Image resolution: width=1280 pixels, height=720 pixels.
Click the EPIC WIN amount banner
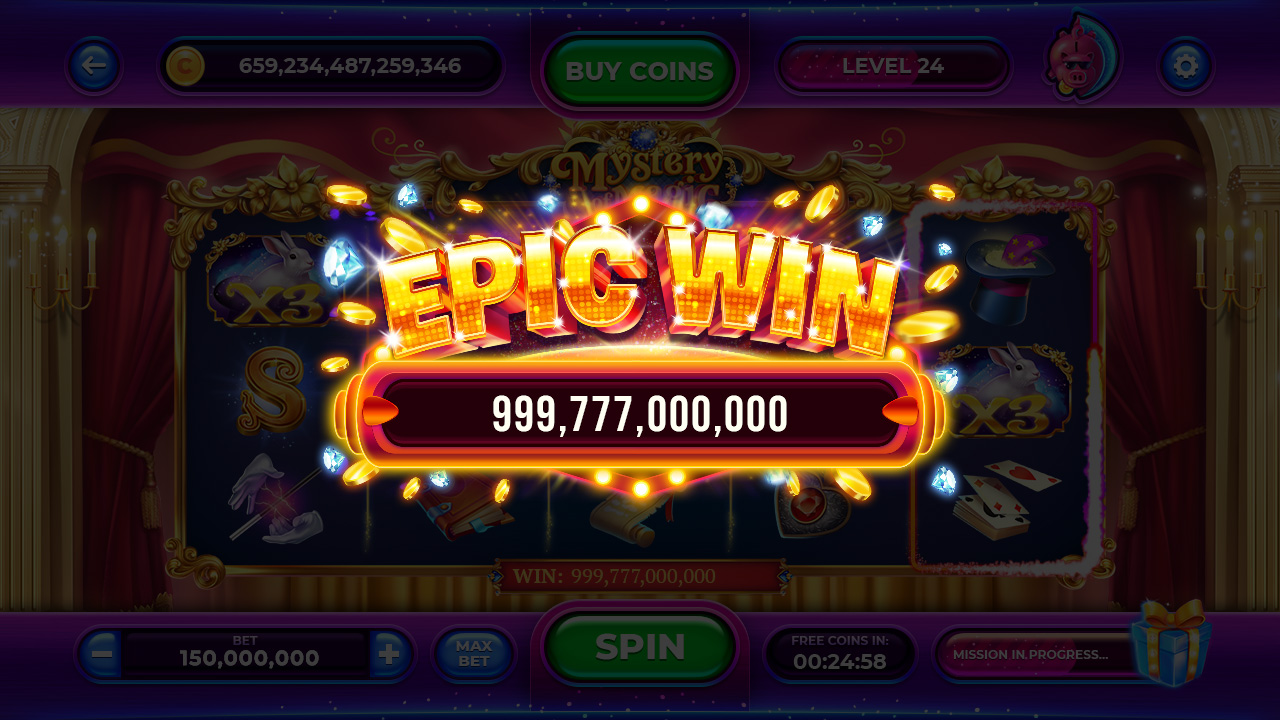(x=640, y=416)
